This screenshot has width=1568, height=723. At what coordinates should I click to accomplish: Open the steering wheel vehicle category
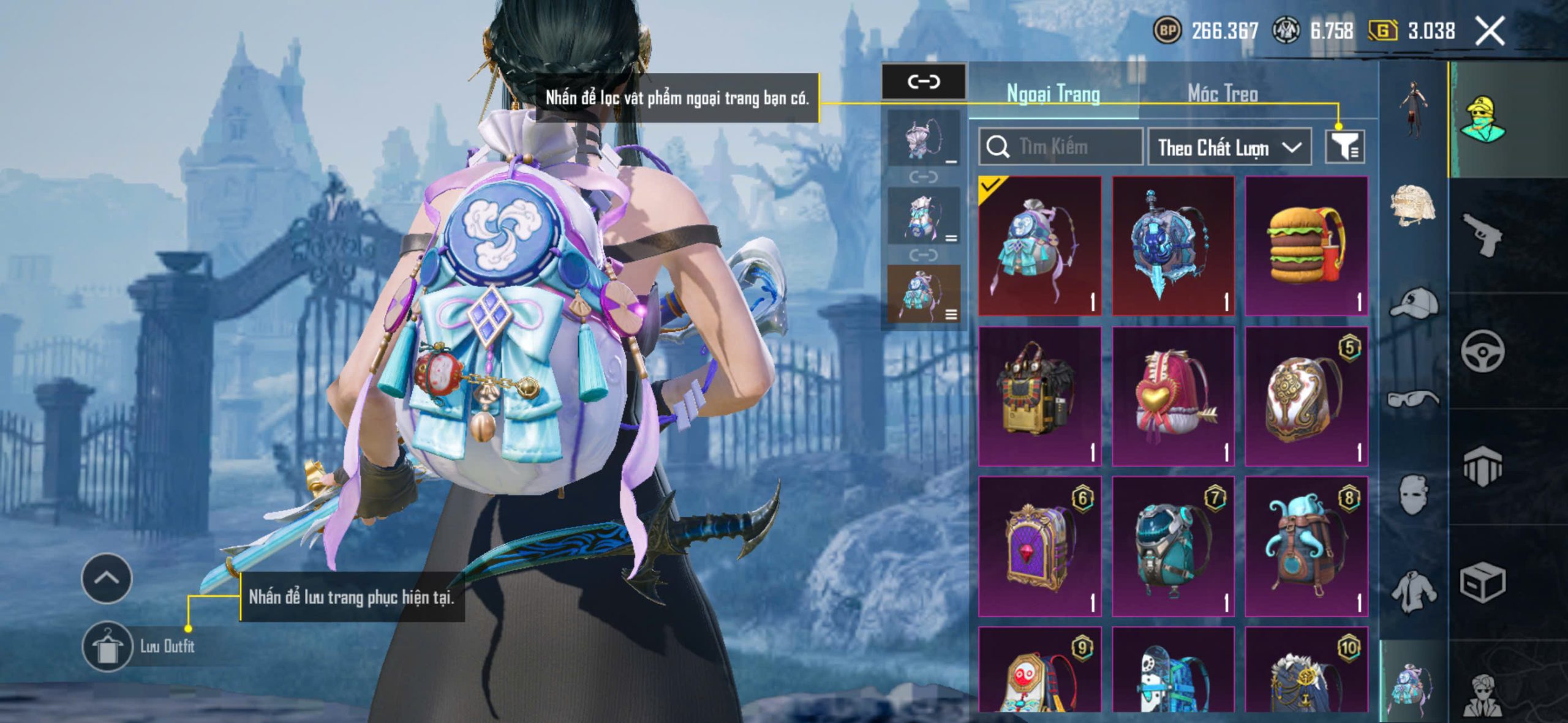pos(1482,351)
